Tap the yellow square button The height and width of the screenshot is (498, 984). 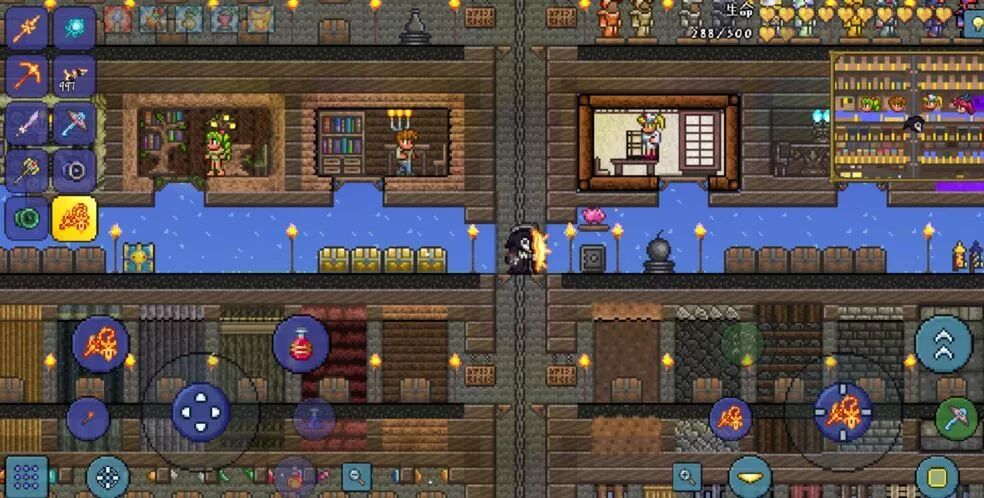tap(937, 476)
